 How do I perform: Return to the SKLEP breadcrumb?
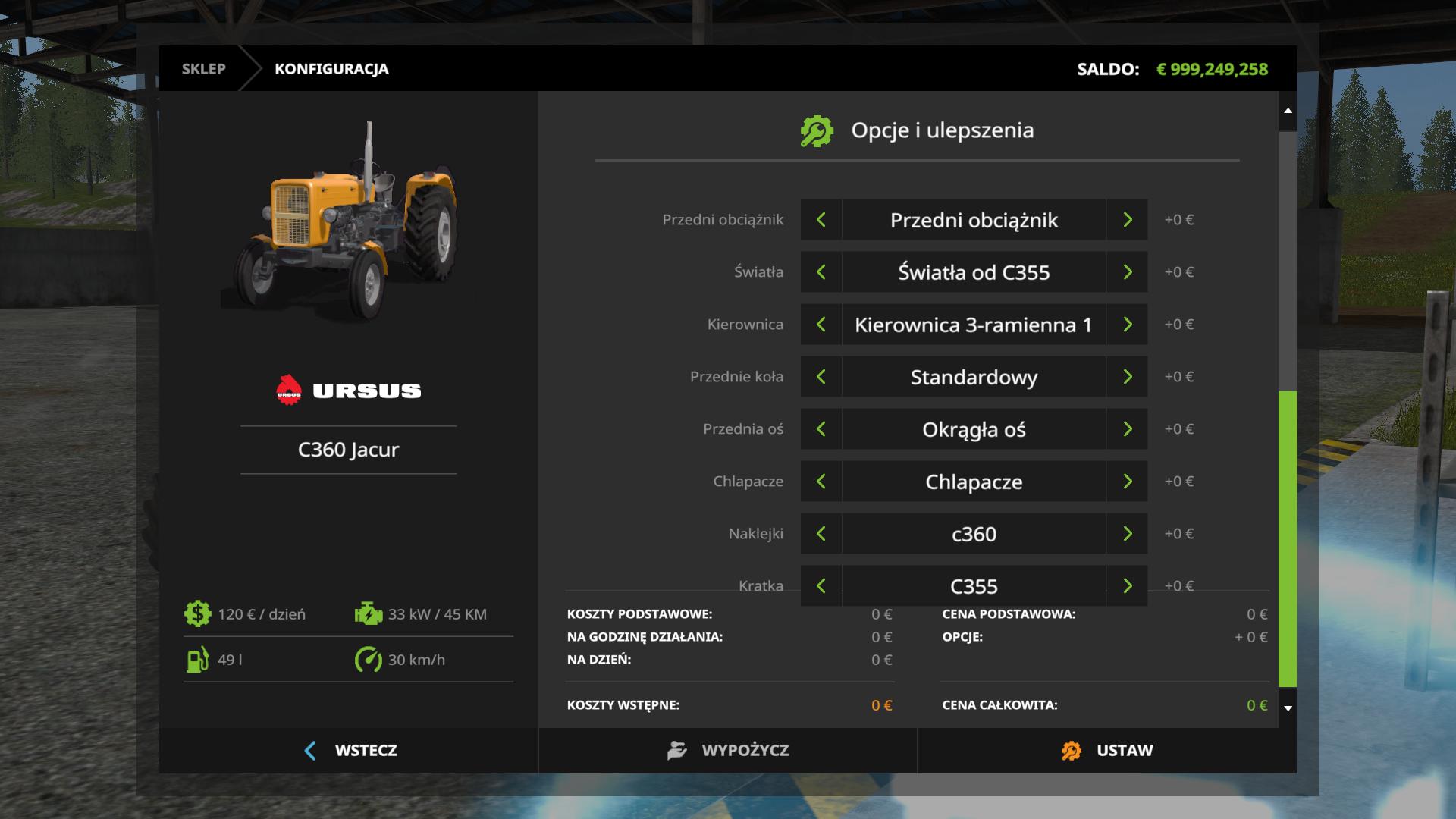203,69
